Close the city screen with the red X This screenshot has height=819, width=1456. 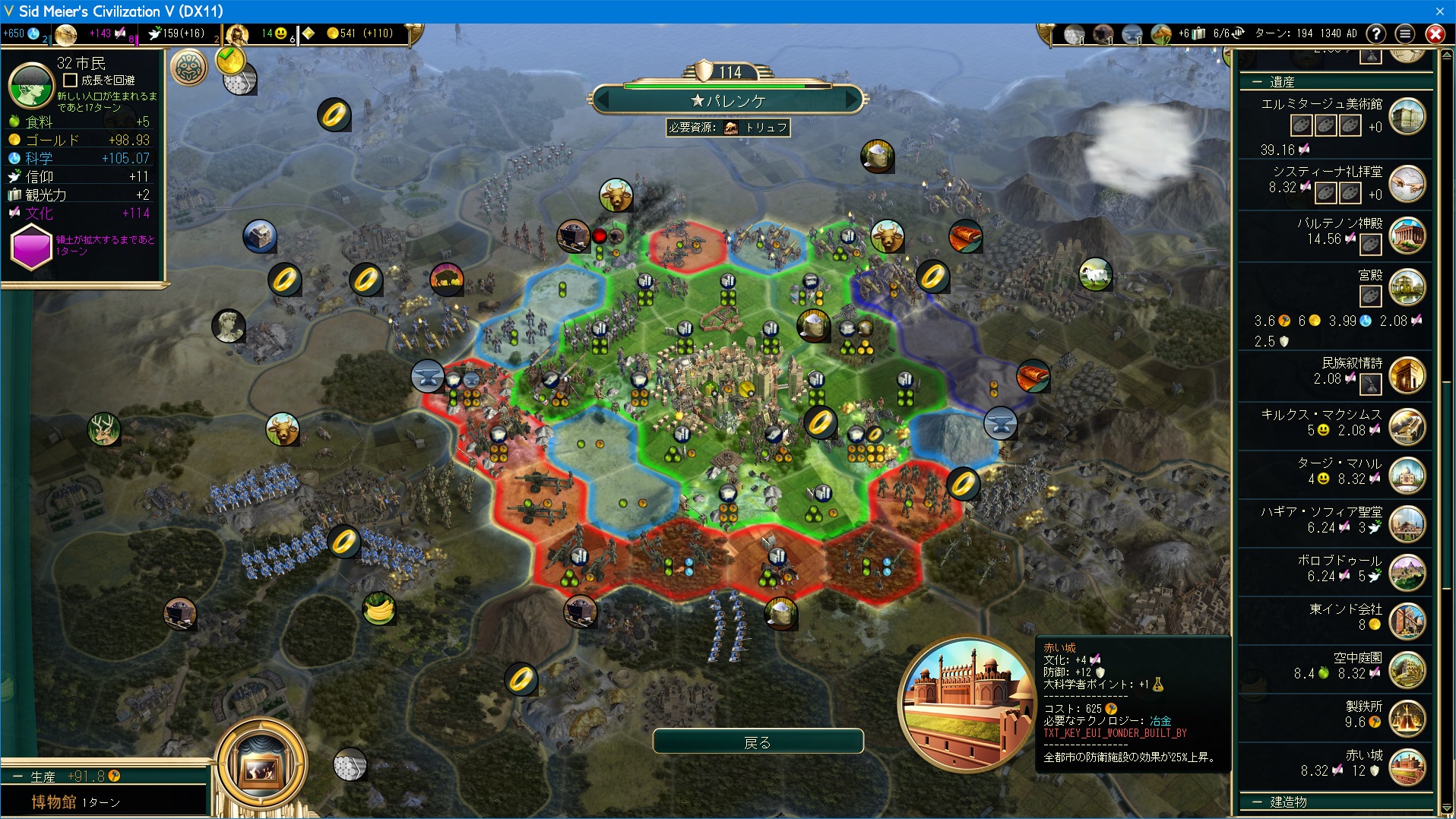coord(1435,33)
